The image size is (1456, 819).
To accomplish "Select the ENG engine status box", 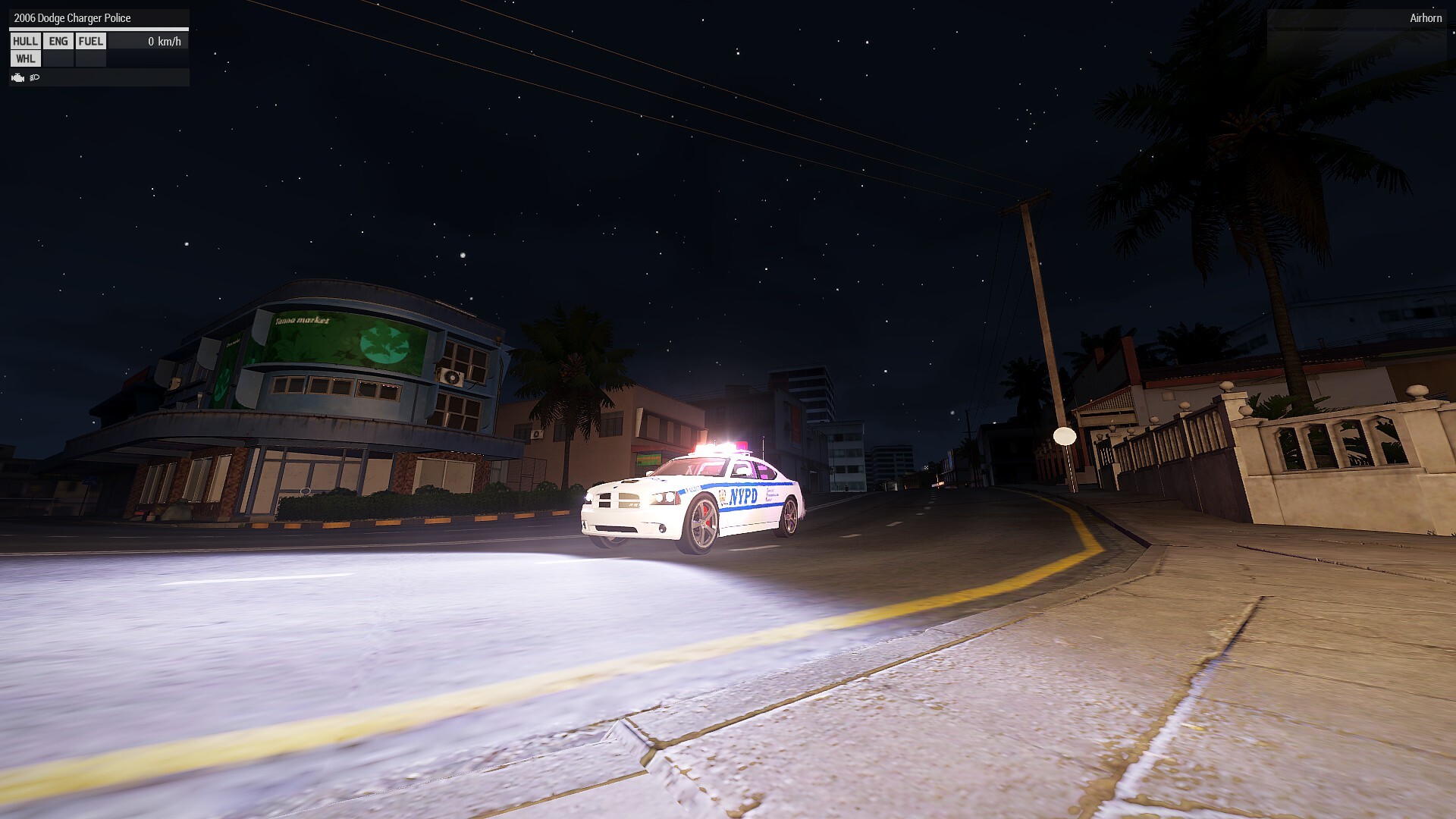I will [x=58, y=41].
